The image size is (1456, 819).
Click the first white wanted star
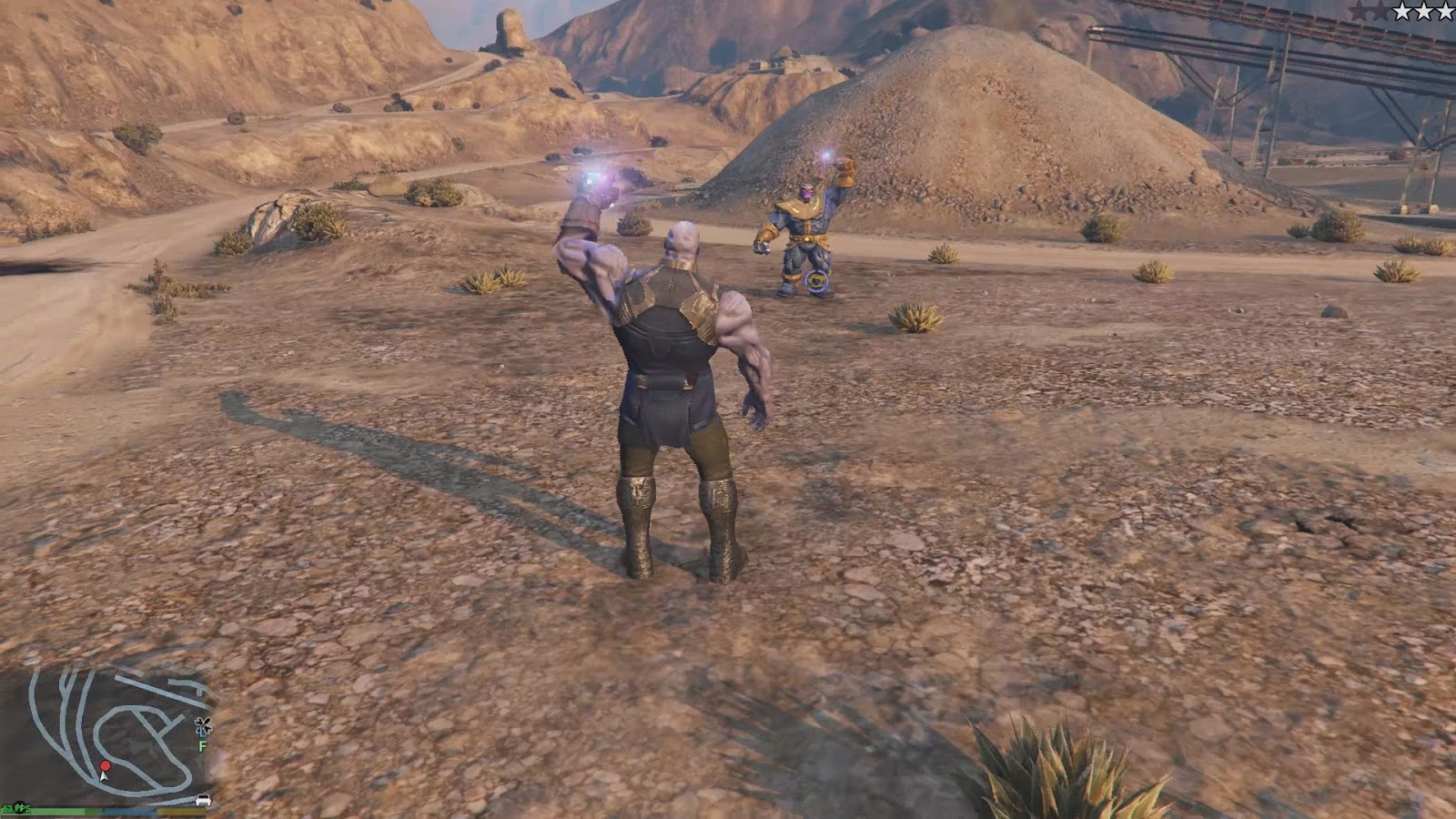(x=1403, y=12)
